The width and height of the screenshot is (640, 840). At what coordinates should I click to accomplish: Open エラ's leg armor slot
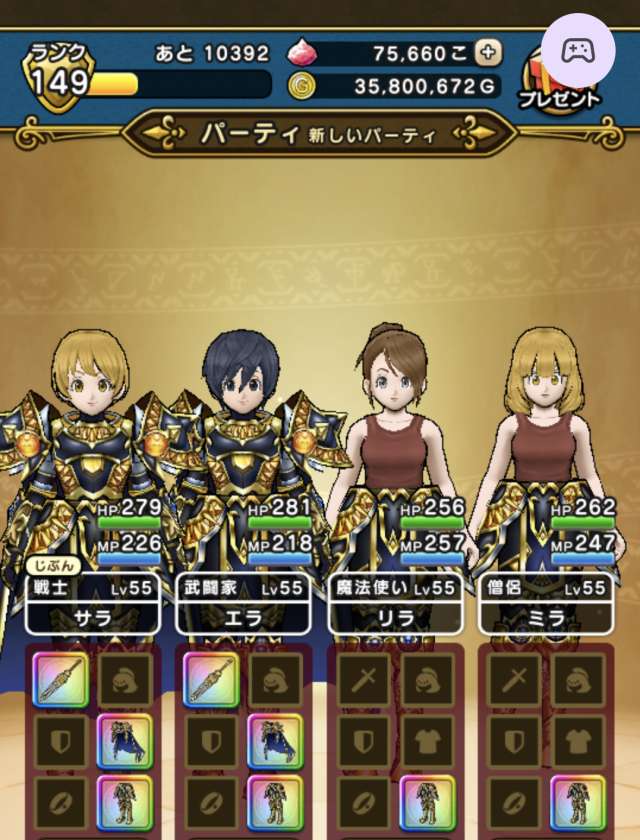(x=275, y=802)
